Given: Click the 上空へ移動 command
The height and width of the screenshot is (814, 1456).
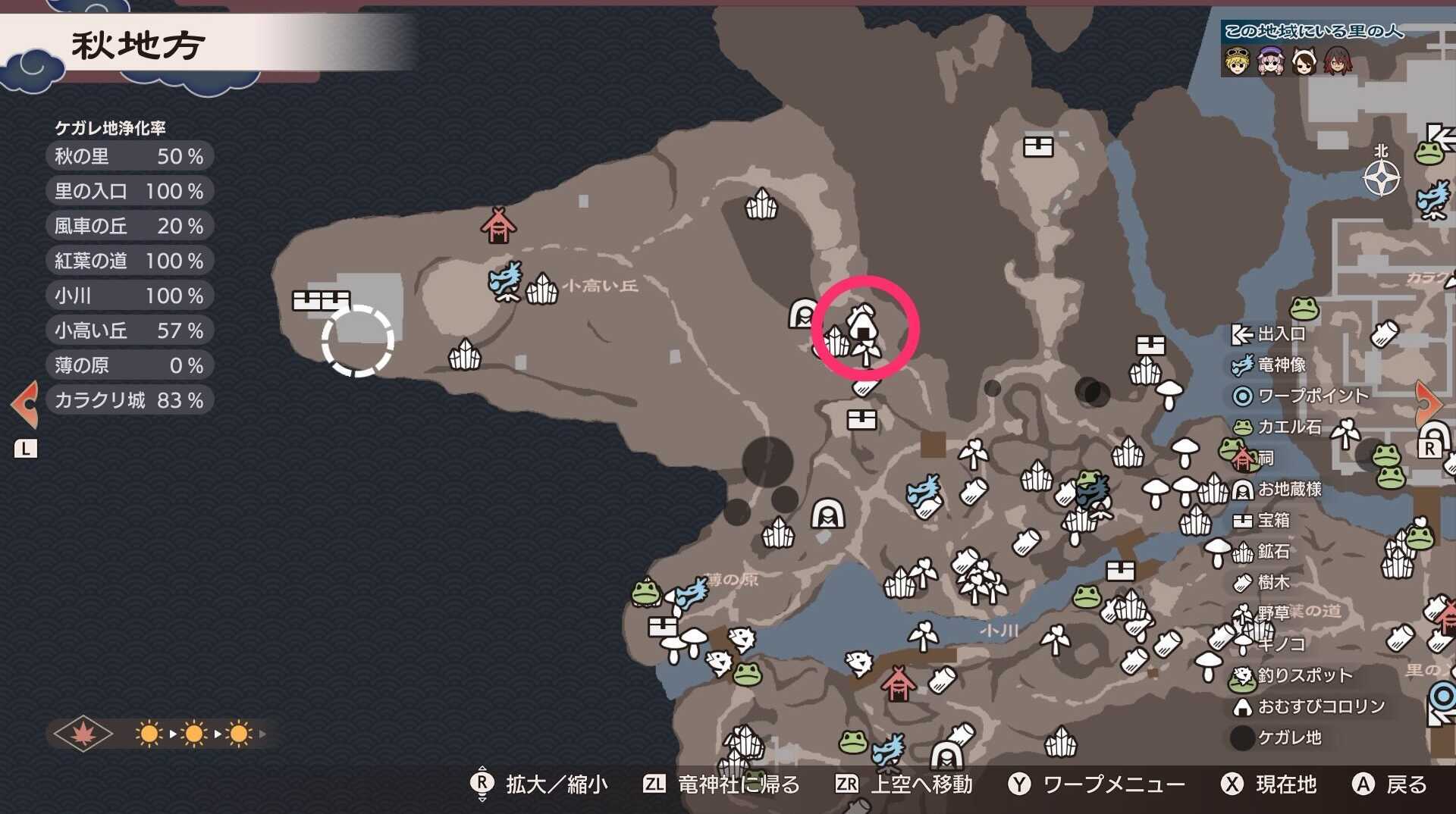Looking at the screenshot, I should point(921,785).
